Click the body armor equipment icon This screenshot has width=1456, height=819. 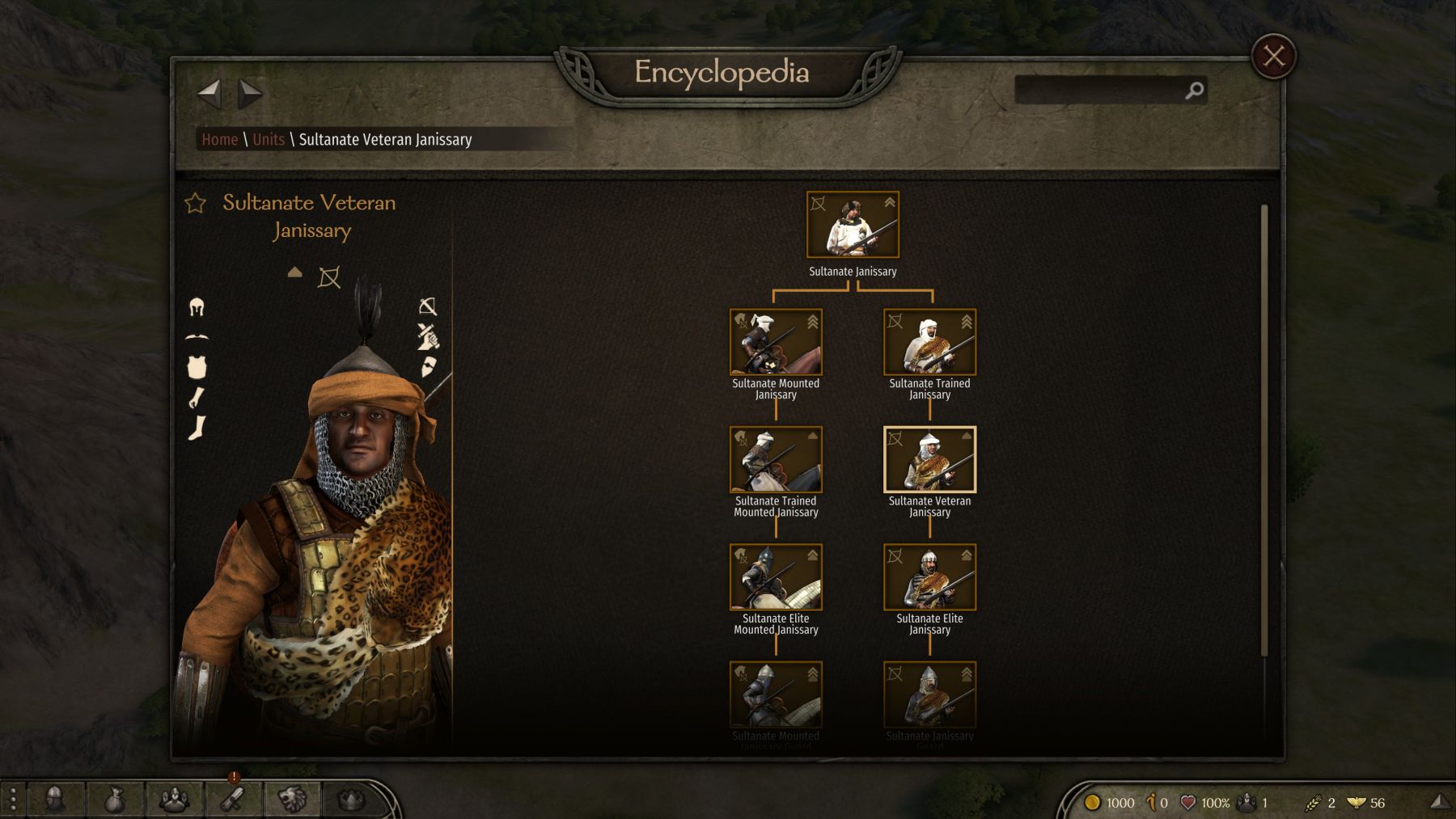tap(197, 367)
